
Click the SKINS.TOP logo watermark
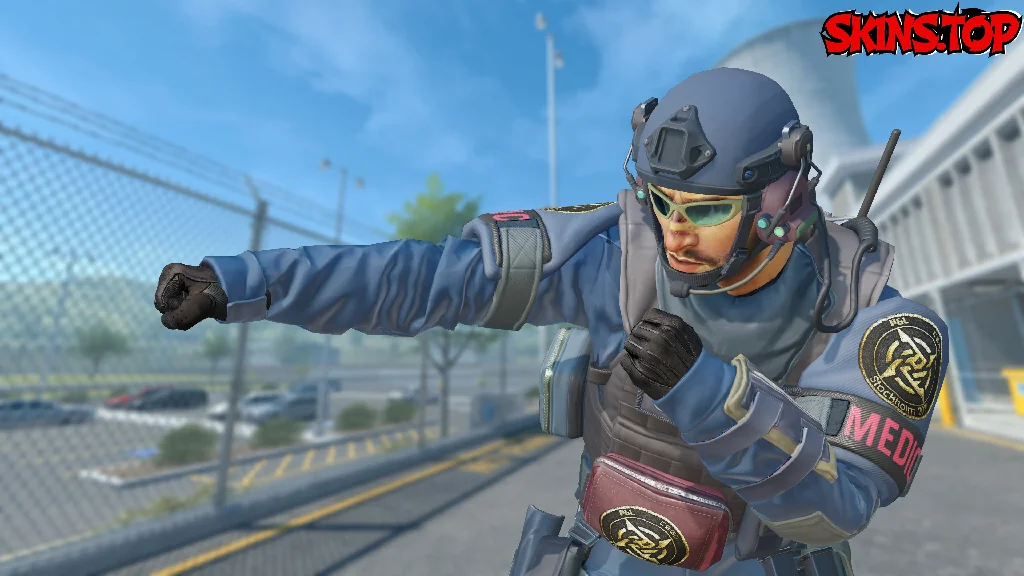(x=919, y=32)
